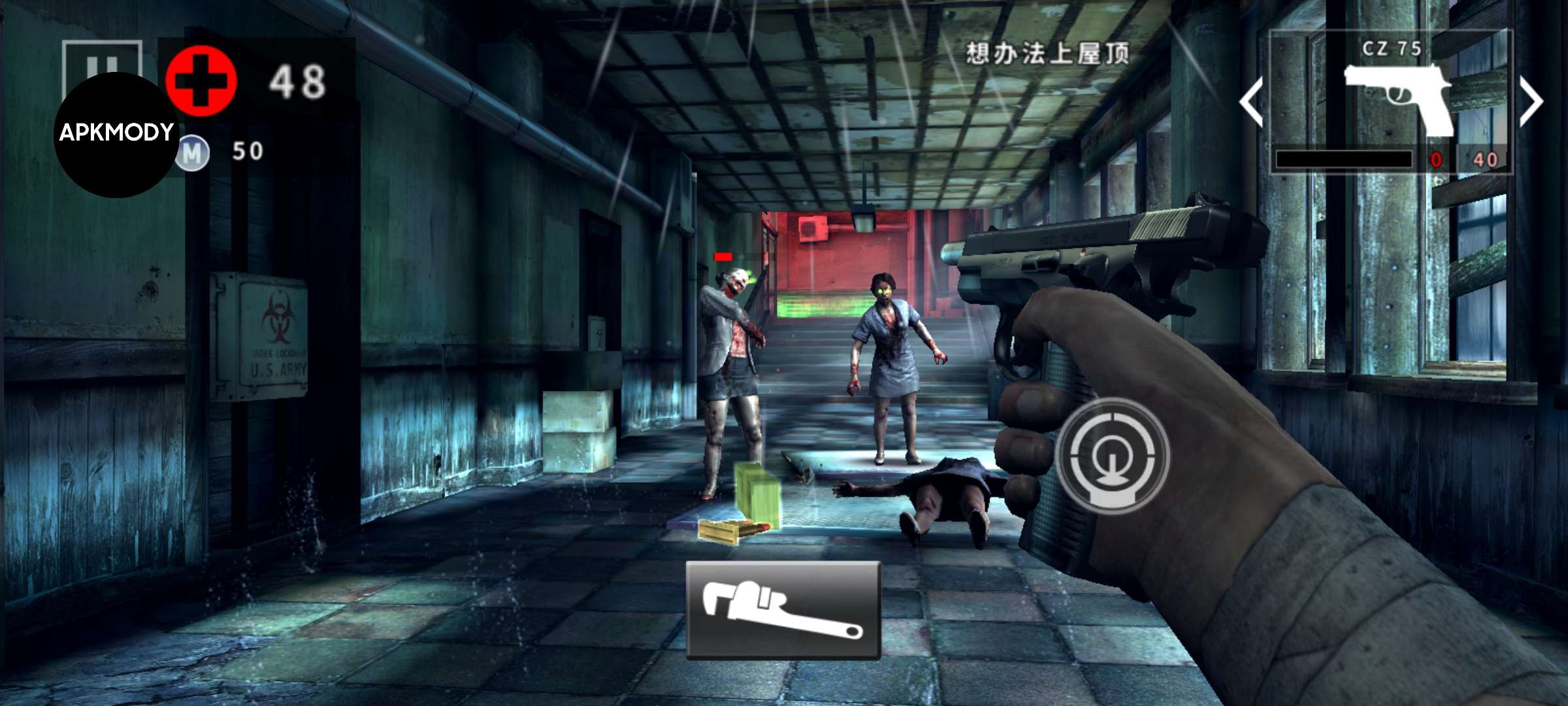
Task: Switch to the next weapon with right arrow
Action: (1531, 101)
